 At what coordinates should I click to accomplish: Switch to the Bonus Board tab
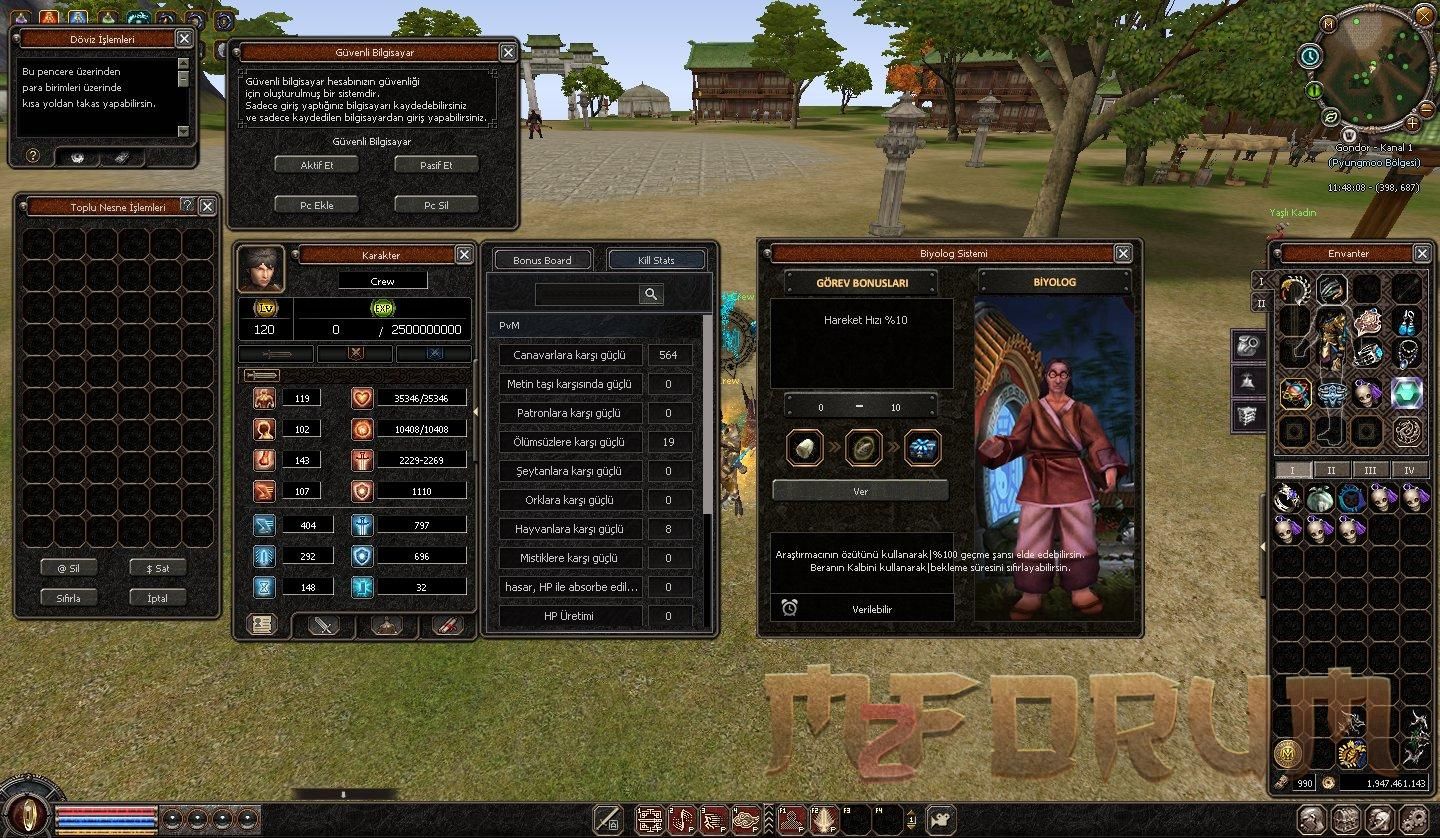(x=542, y=260)
